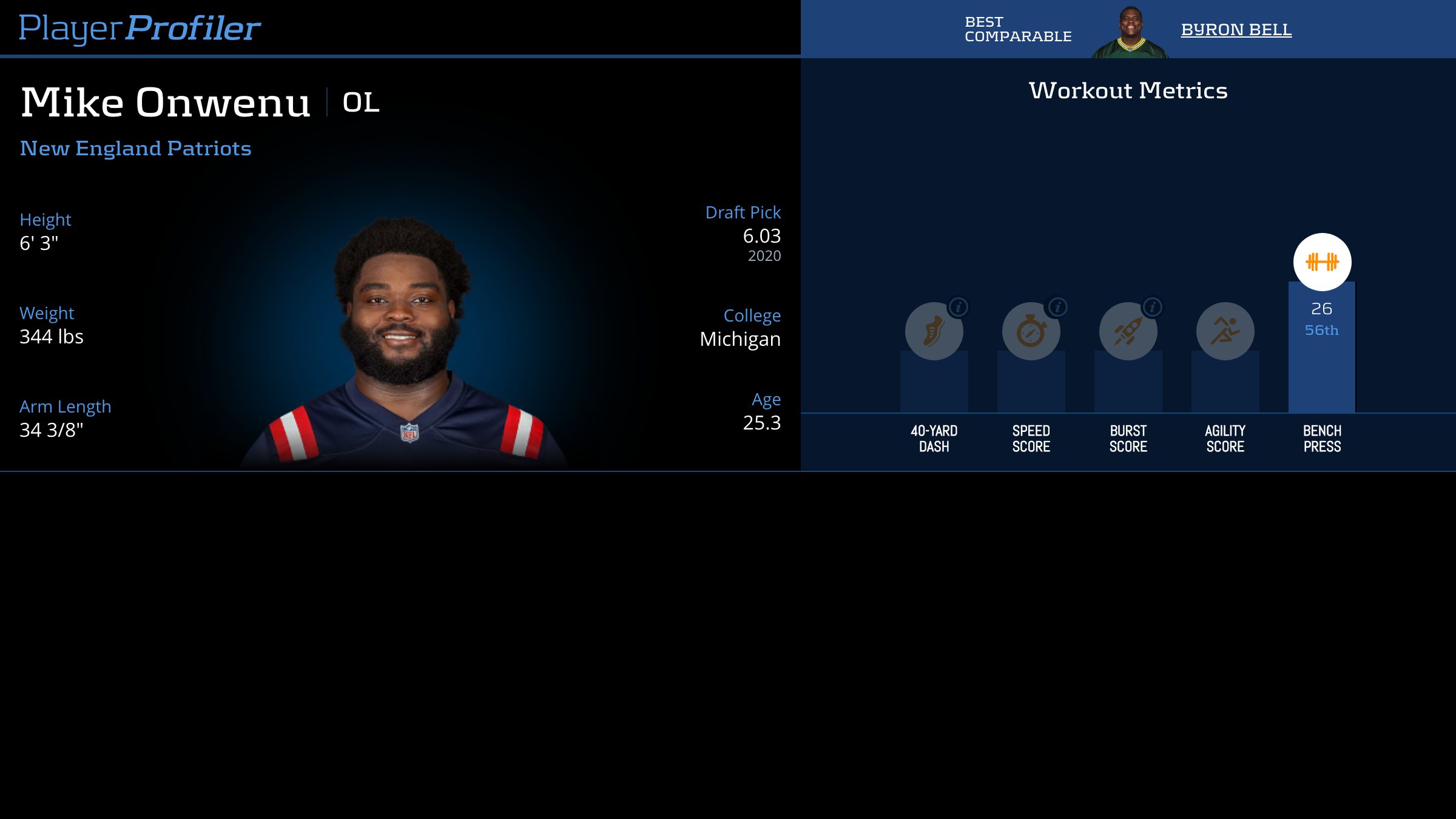Select the Speed Score stopwatch icon
Viewport: 1456px width, 819px height.
pyautogui.click(x=1030, y=332)
